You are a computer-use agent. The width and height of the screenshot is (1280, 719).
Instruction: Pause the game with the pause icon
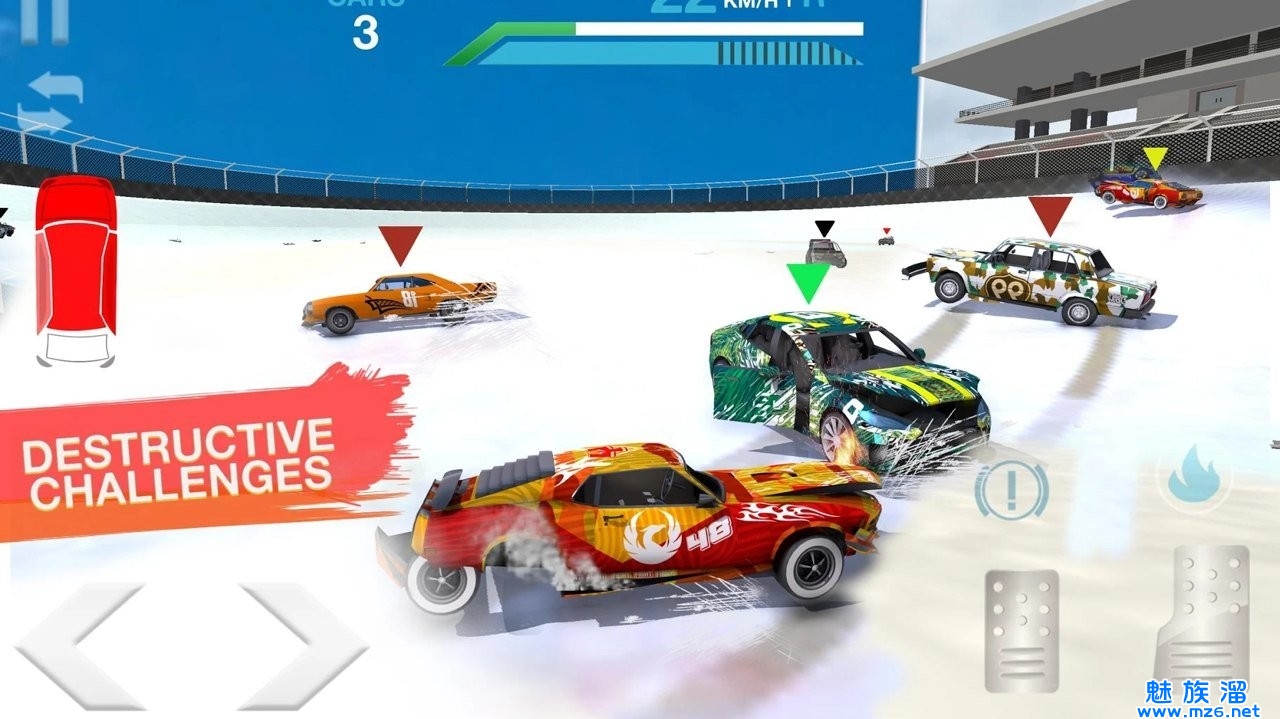click(46, 18)
